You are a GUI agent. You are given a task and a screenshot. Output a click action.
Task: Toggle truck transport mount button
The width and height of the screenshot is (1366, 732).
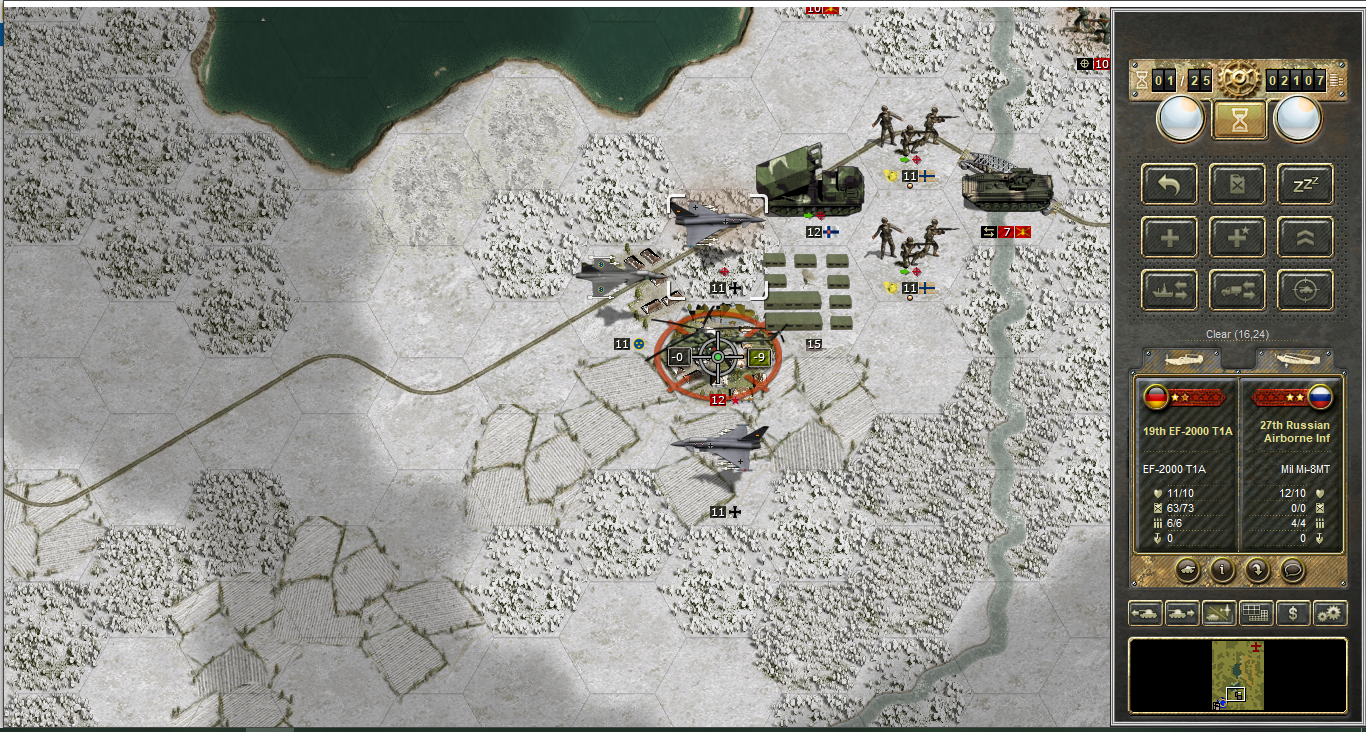(1238, 290)
